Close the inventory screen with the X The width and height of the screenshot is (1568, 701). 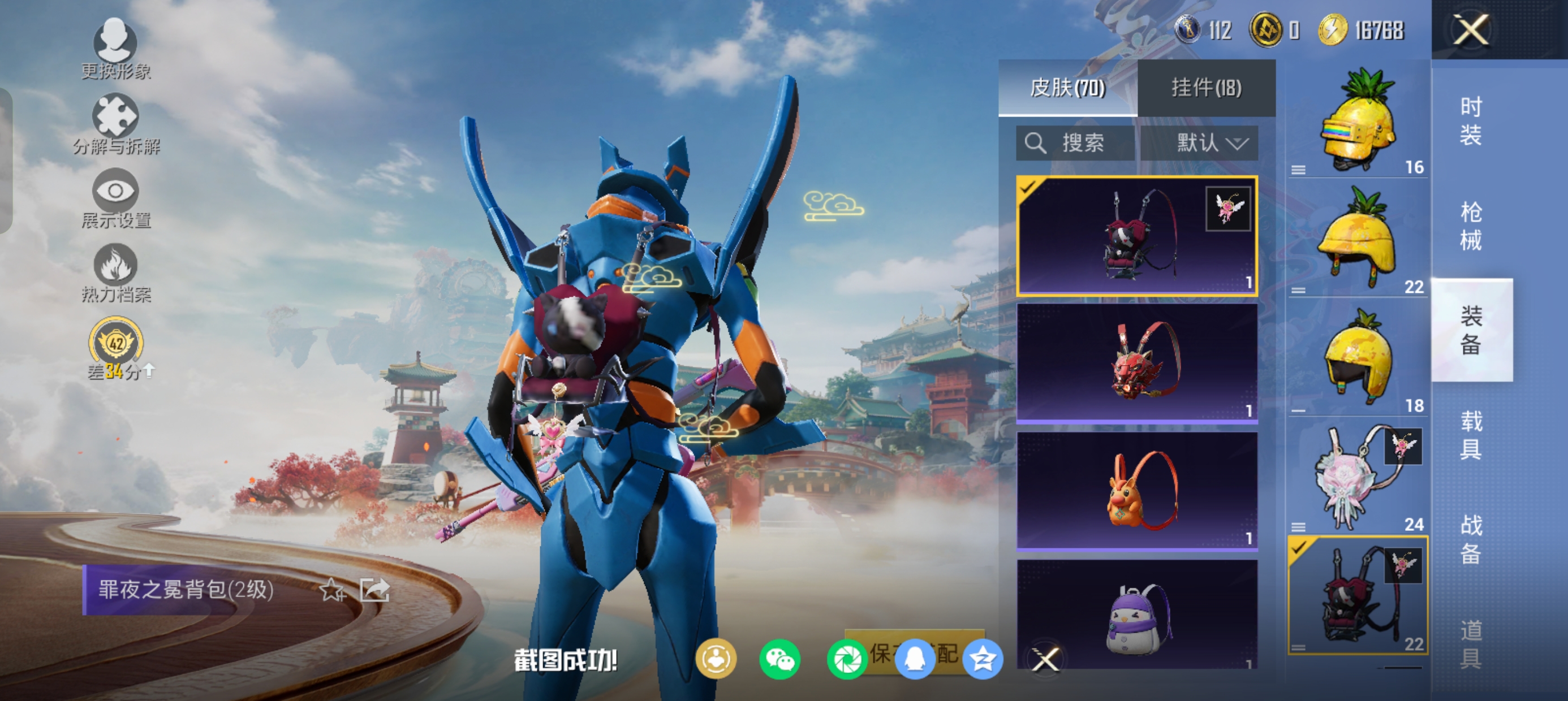pos(1471,29)
